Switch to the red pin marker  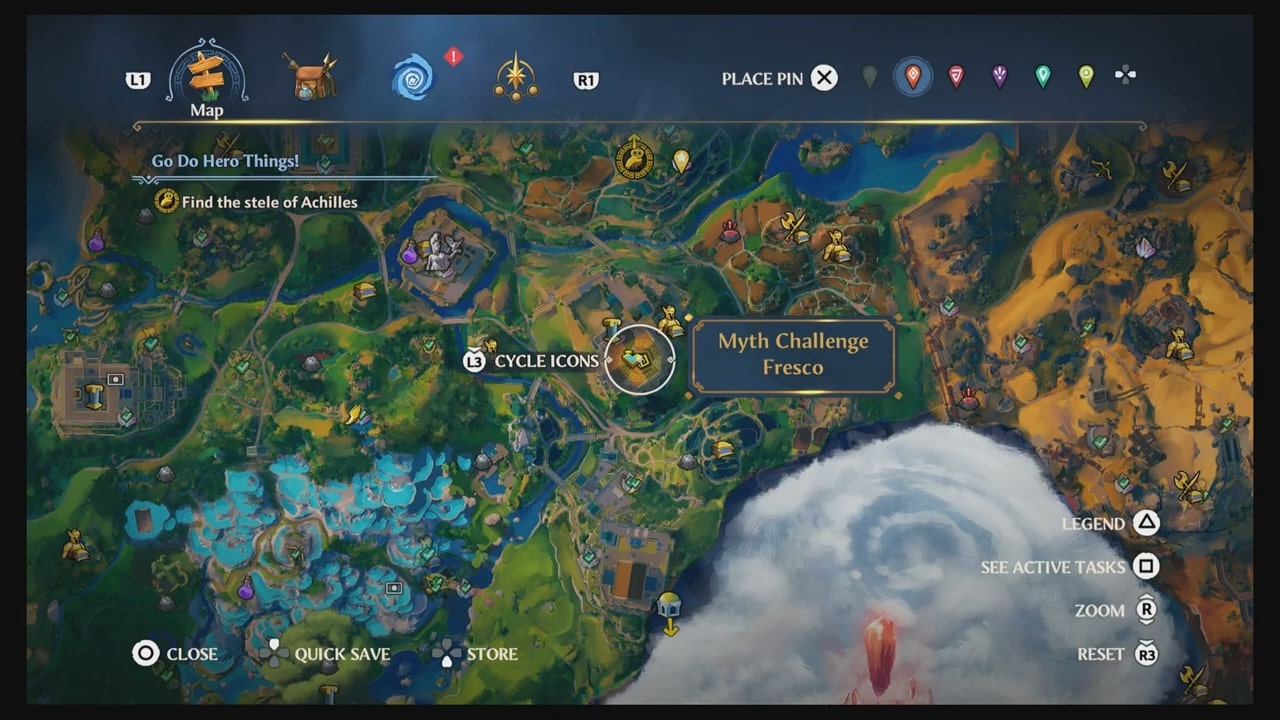[957, 74]
